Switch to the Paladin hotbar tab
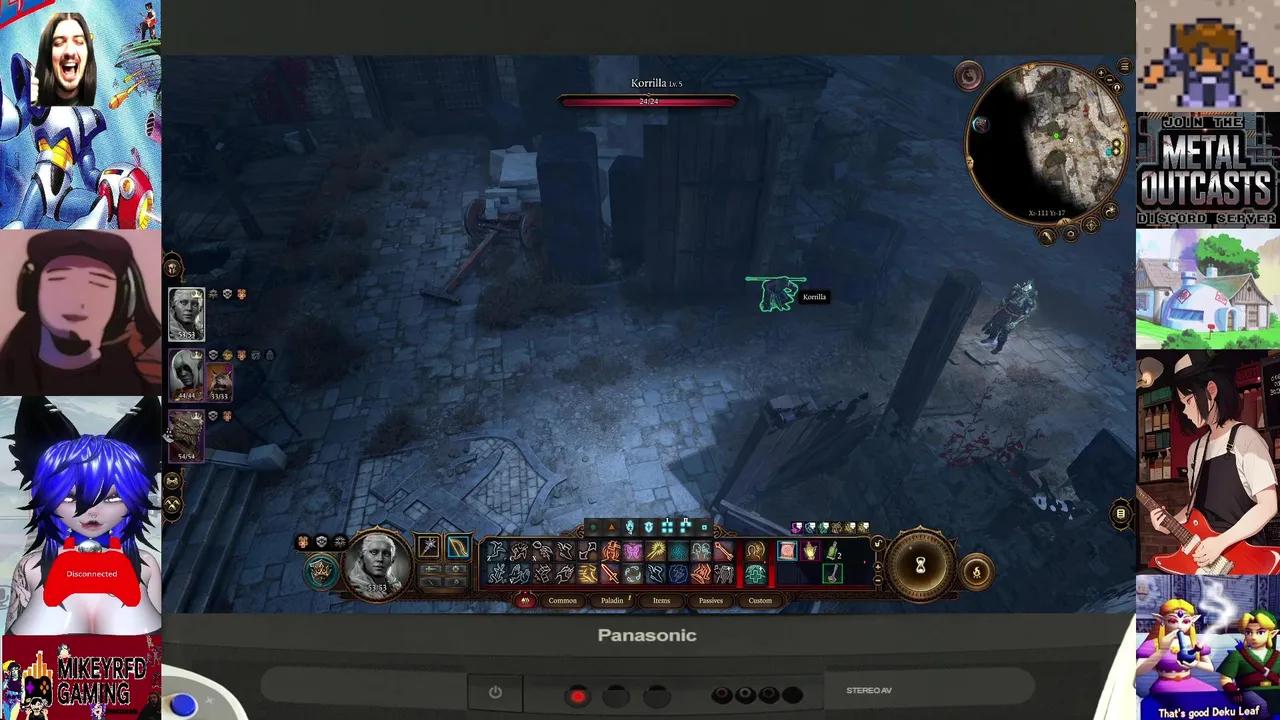 612,600
